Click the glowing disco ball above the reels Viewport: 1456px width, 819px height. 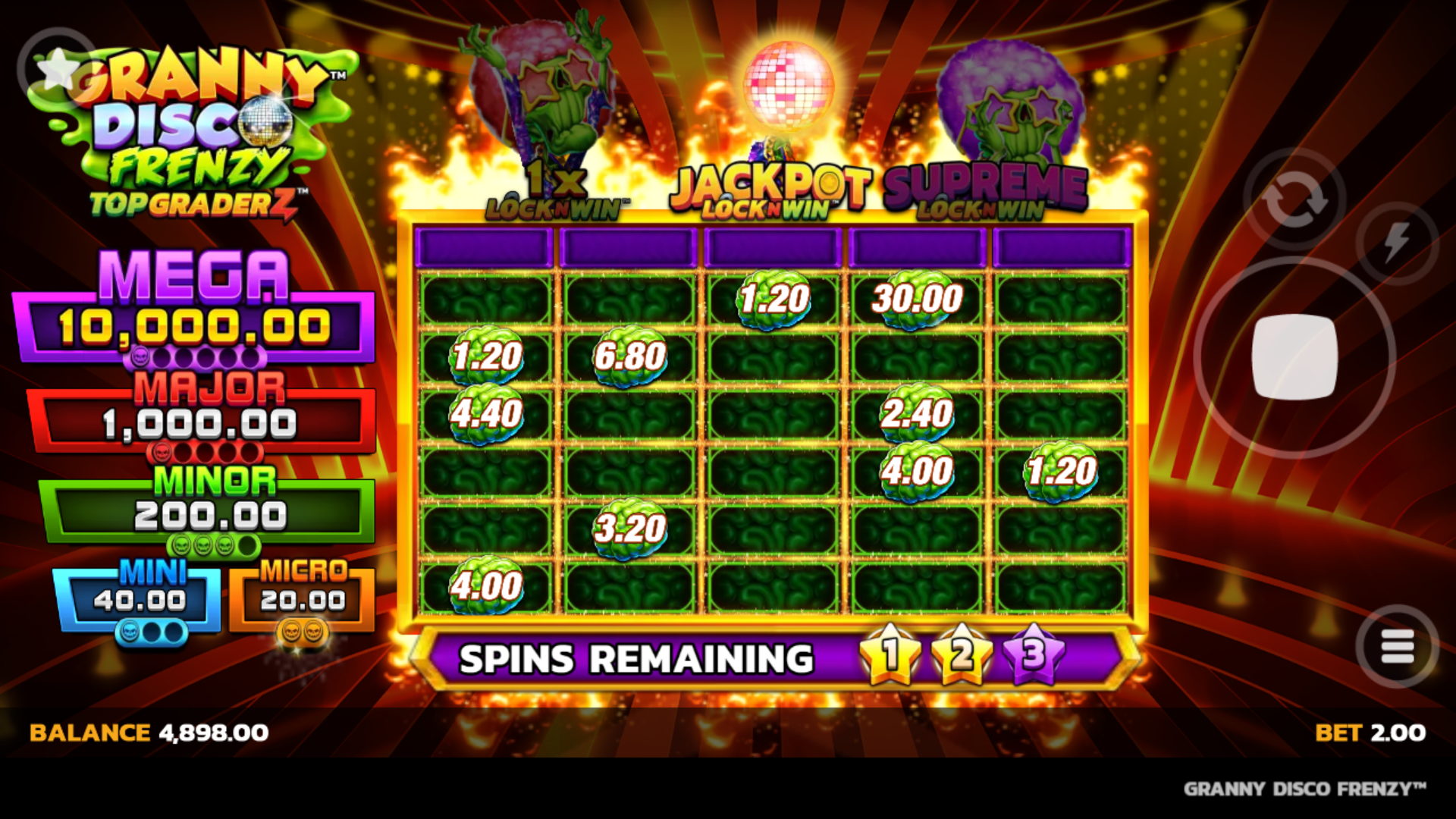click(x=789, y=83)
